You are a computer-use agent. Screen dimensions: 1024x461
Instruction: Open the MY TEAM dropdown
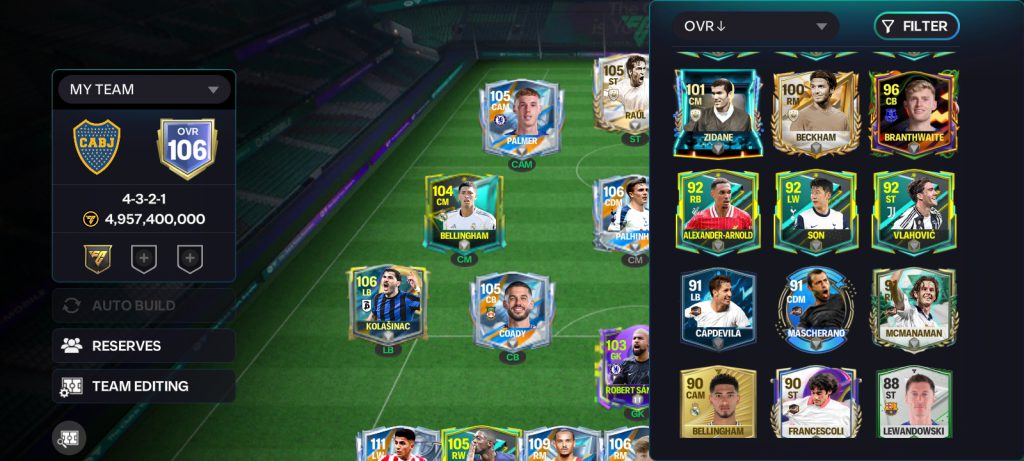(x=144, y=89)
